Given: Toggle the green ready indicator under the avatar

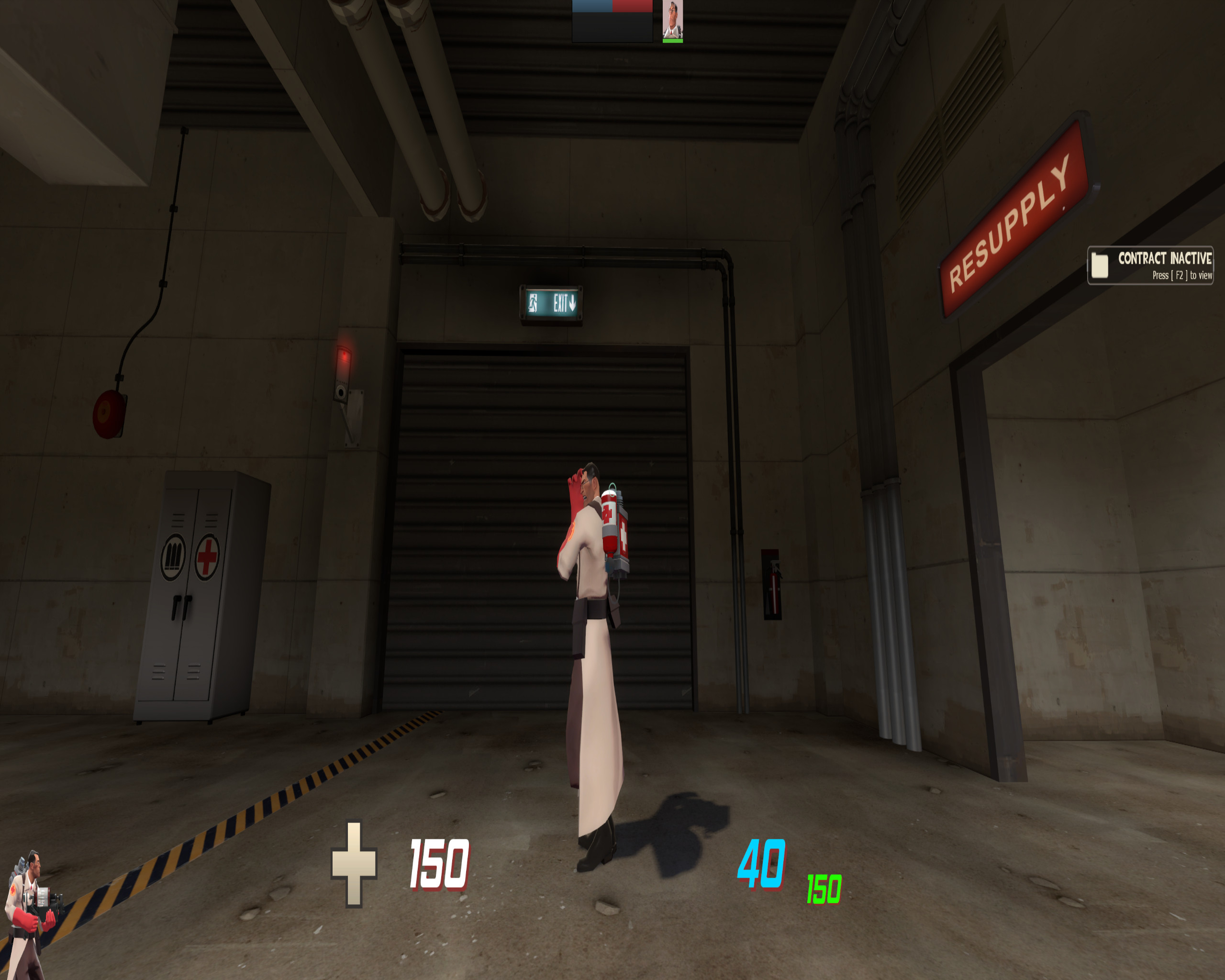Looking at the screenshot, I should click(x=673, y=41).
